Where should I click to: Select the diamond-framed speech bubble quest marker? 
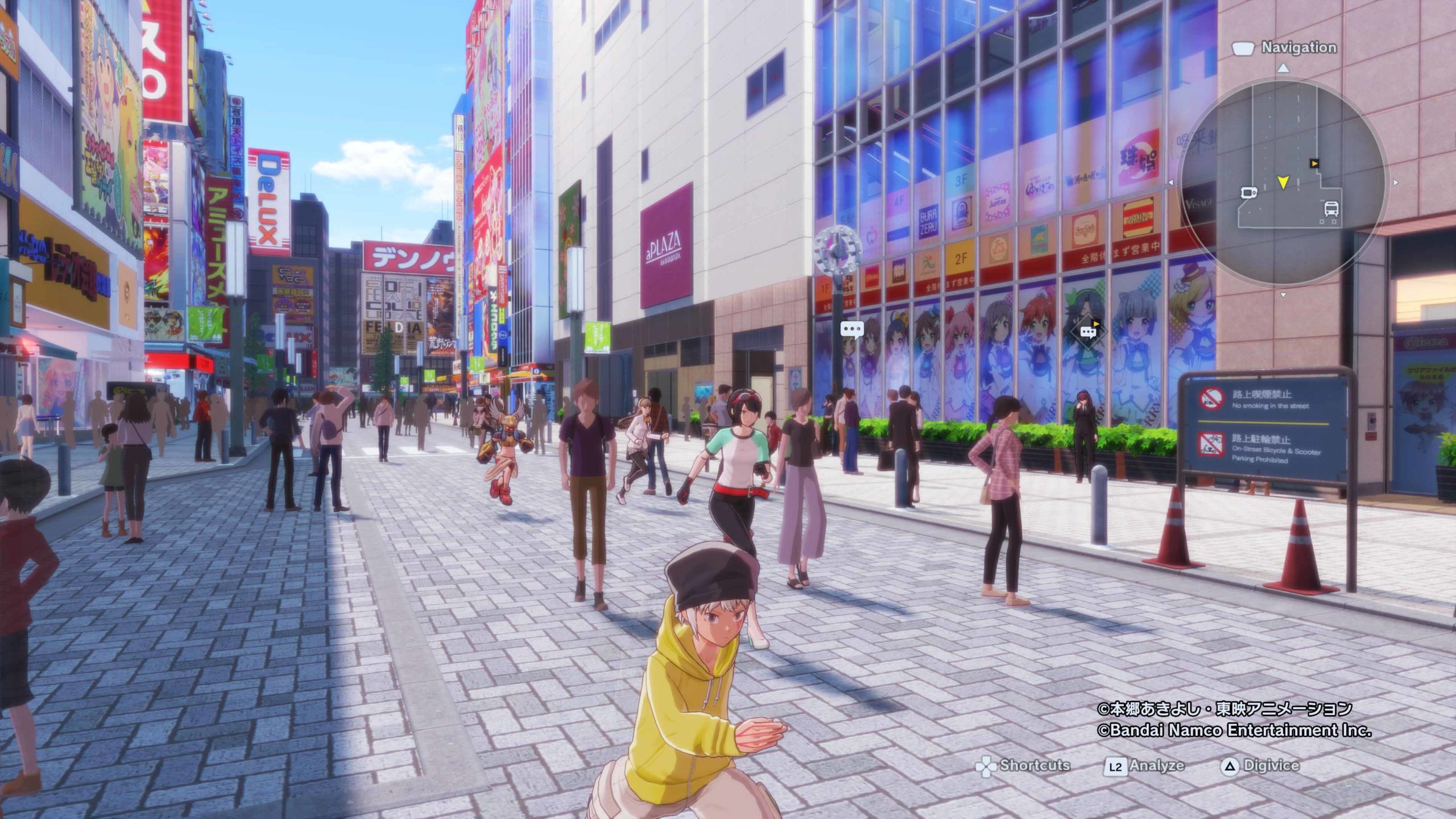pos(1089,332)
